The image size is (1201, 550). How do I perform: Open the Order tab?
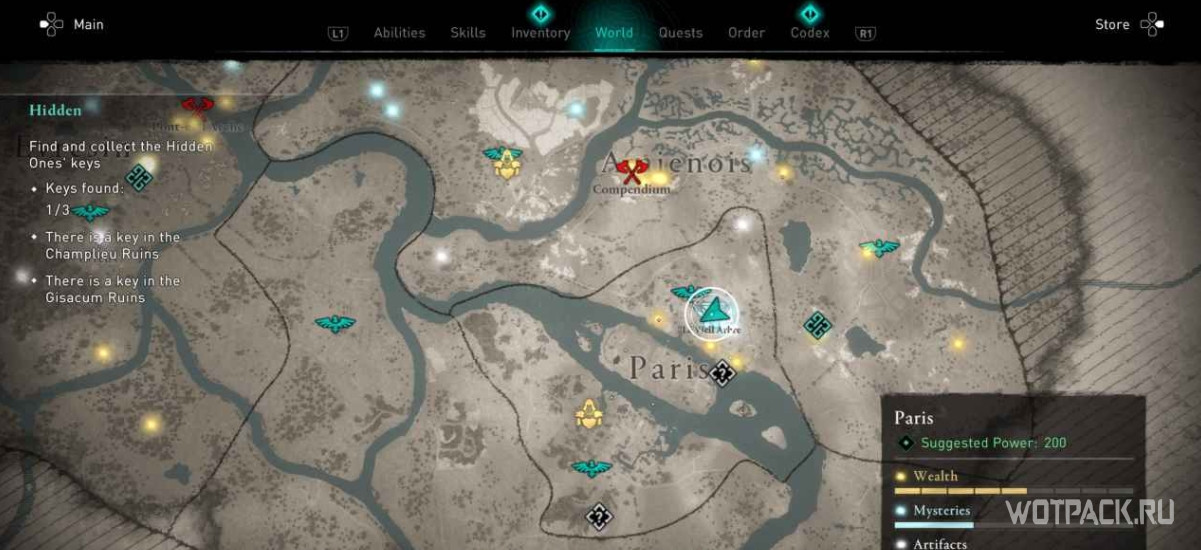click(746, 33)
